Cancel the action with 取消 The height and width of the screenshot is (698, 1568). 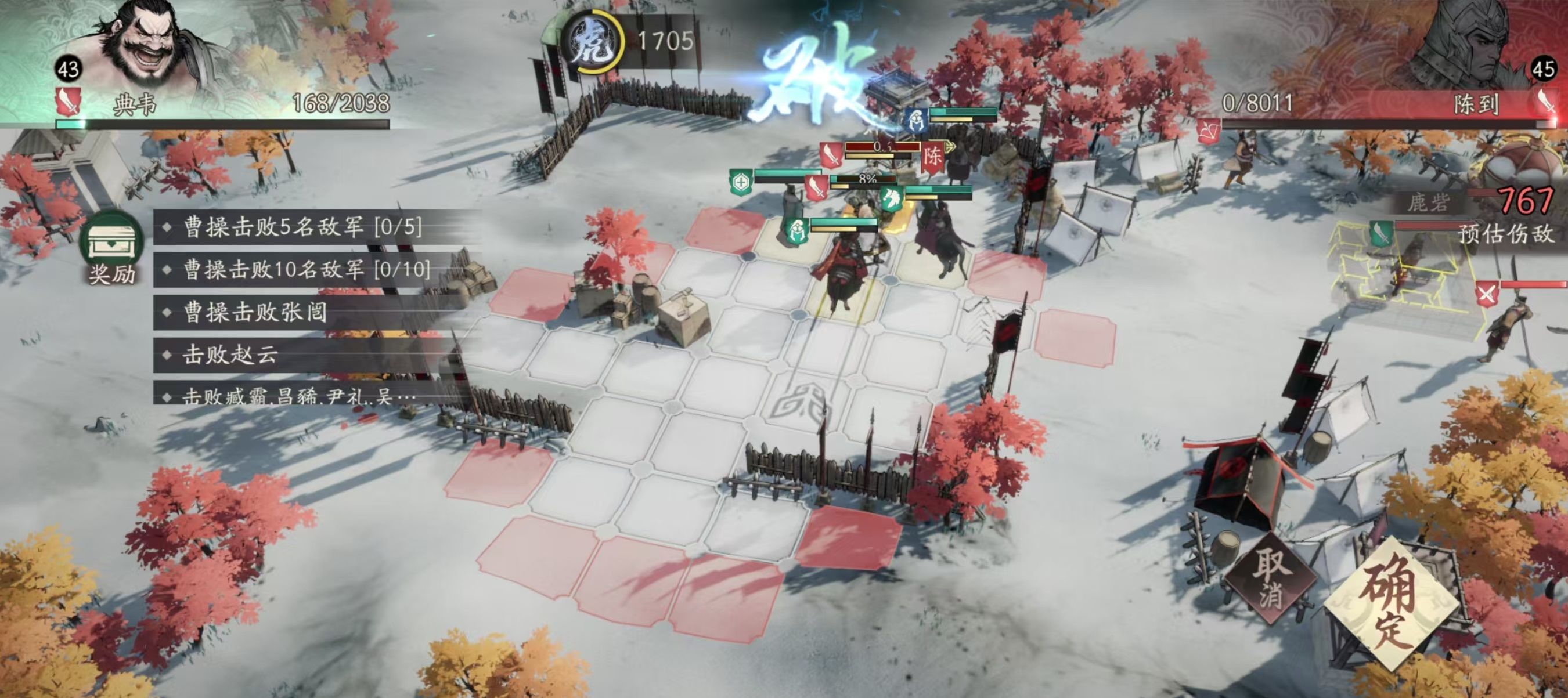pyautogui.click(x=1271, y=579)
